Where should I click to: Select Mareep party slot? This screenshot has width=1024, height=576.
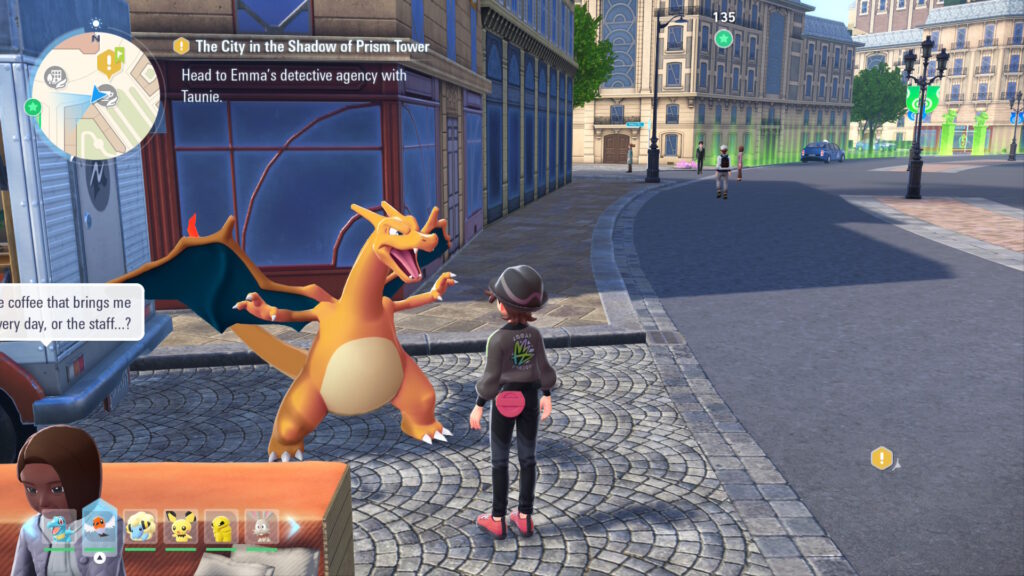(x=141, y=525)
